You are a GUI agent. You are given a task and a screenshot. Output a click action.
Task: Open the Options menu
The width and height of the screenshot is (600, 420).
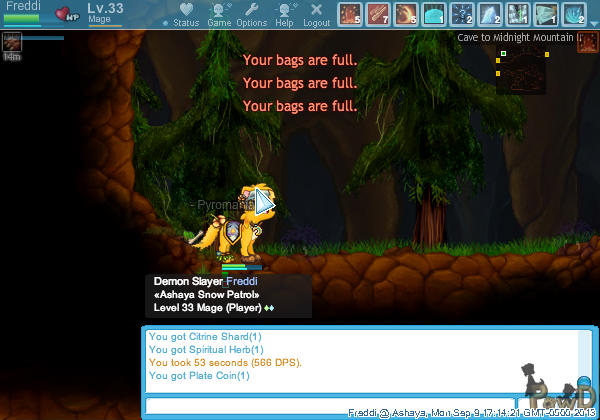(251, 14)
